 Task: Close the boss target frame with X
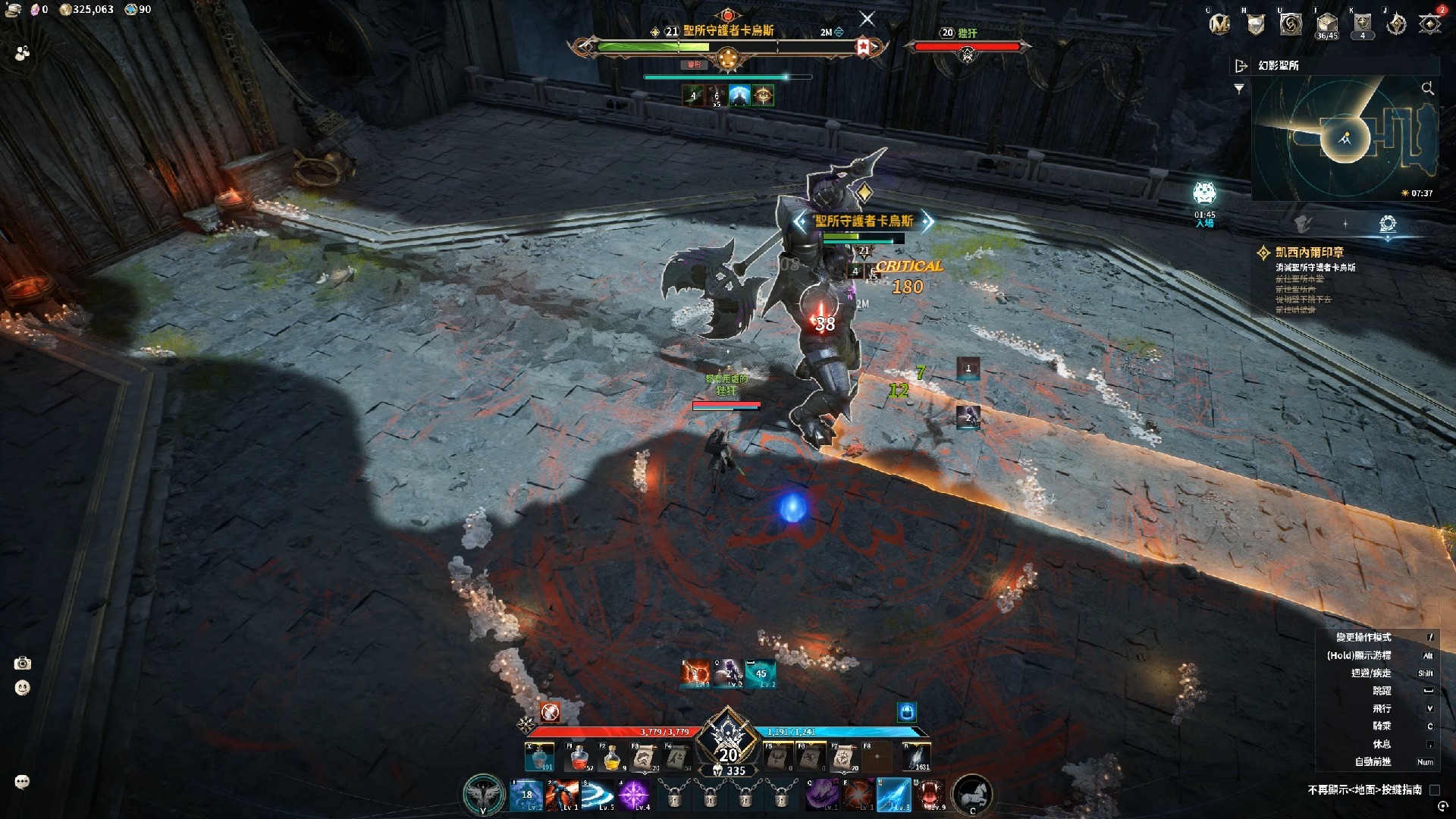868,19
